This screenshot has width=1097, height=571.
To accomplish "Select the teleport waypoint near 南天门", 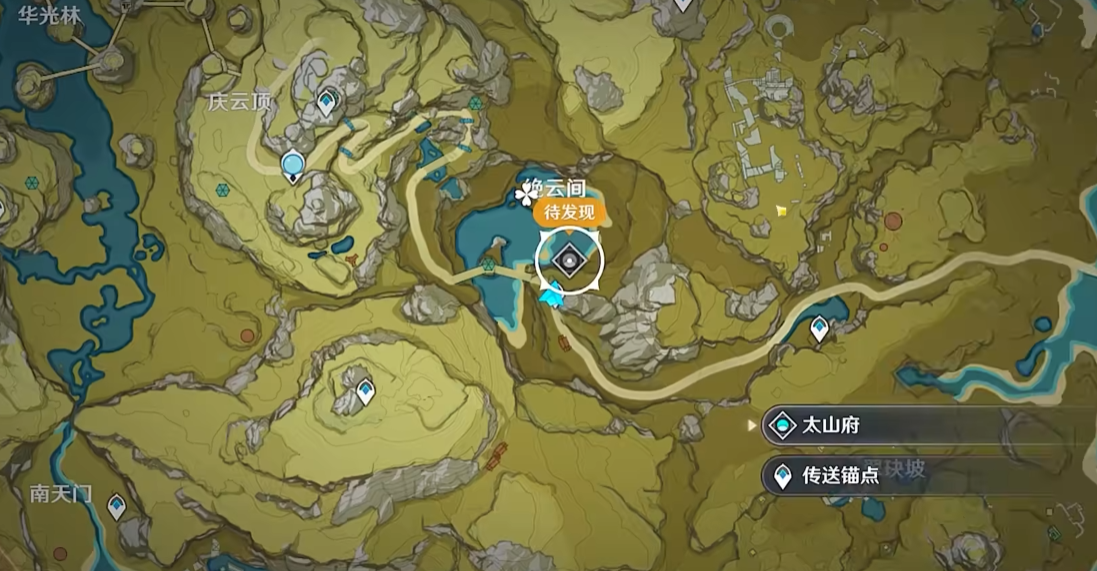I will (117, 506).
